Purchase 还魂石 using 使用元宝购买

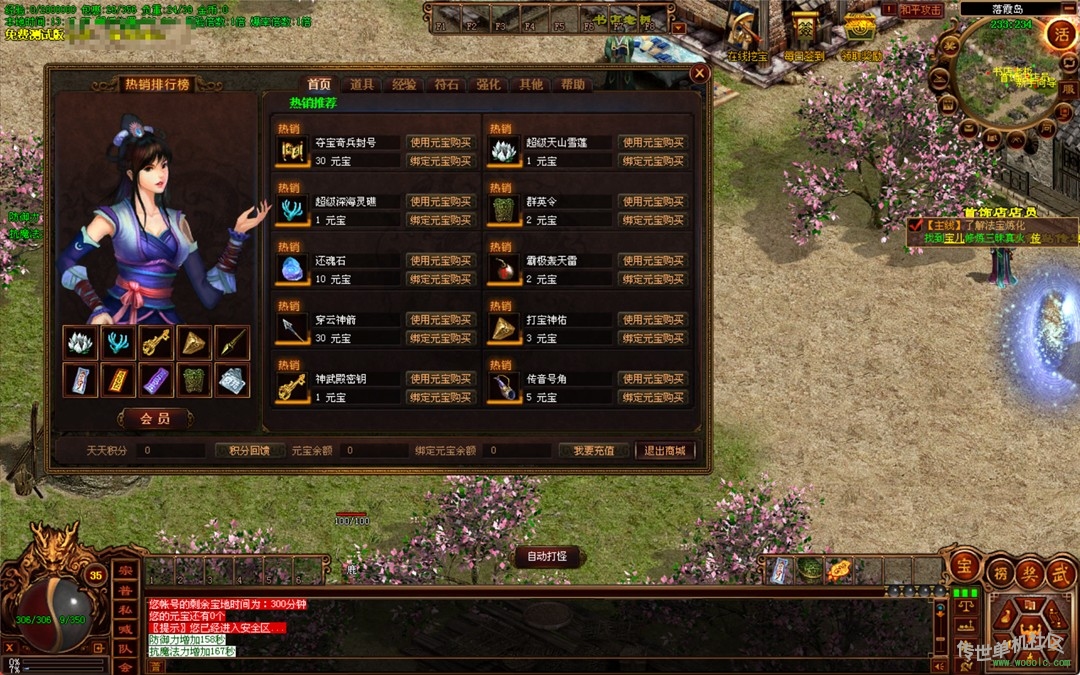(440, 261)
